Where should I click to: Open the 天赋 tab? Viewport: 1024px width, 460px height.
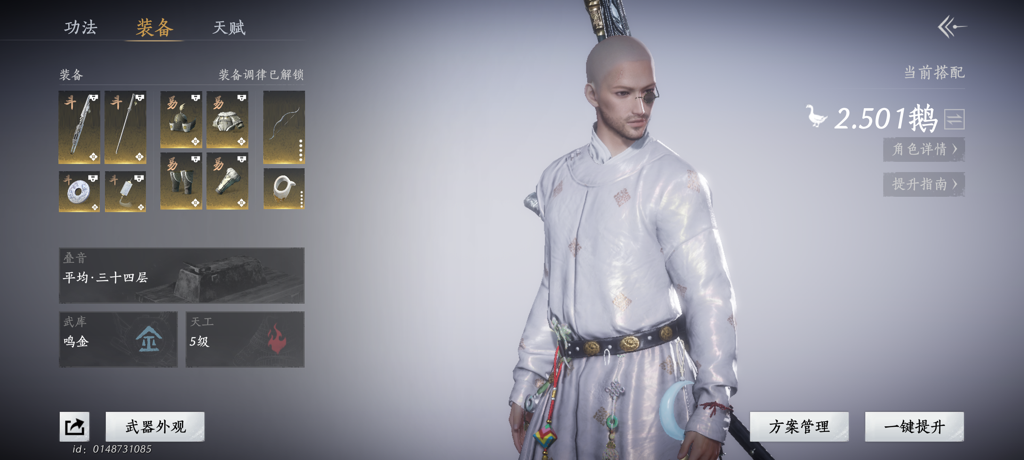pyautogui.click(x=229, y=27)
